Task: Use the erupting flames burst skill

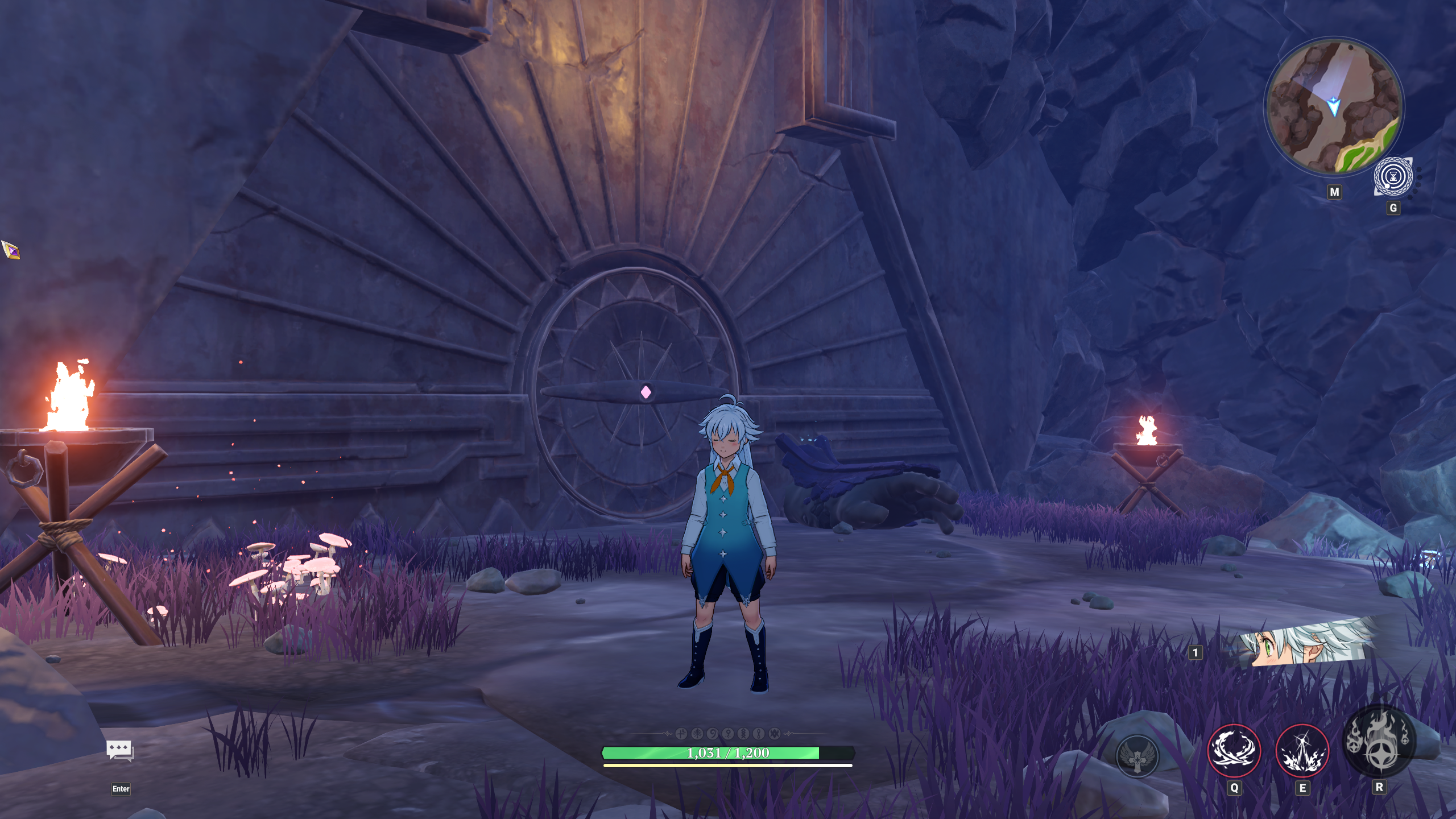Action: (1302, 751)
